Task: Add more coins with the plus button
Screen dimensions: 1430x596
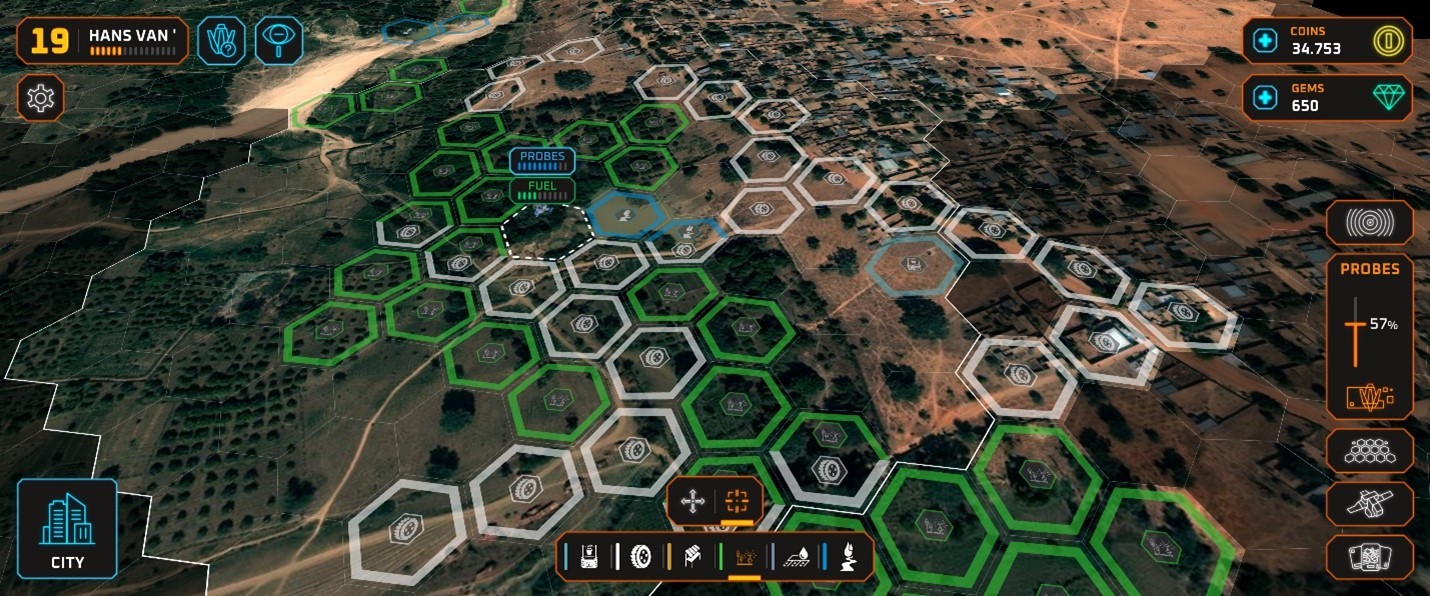Action: pos(1265,41)
